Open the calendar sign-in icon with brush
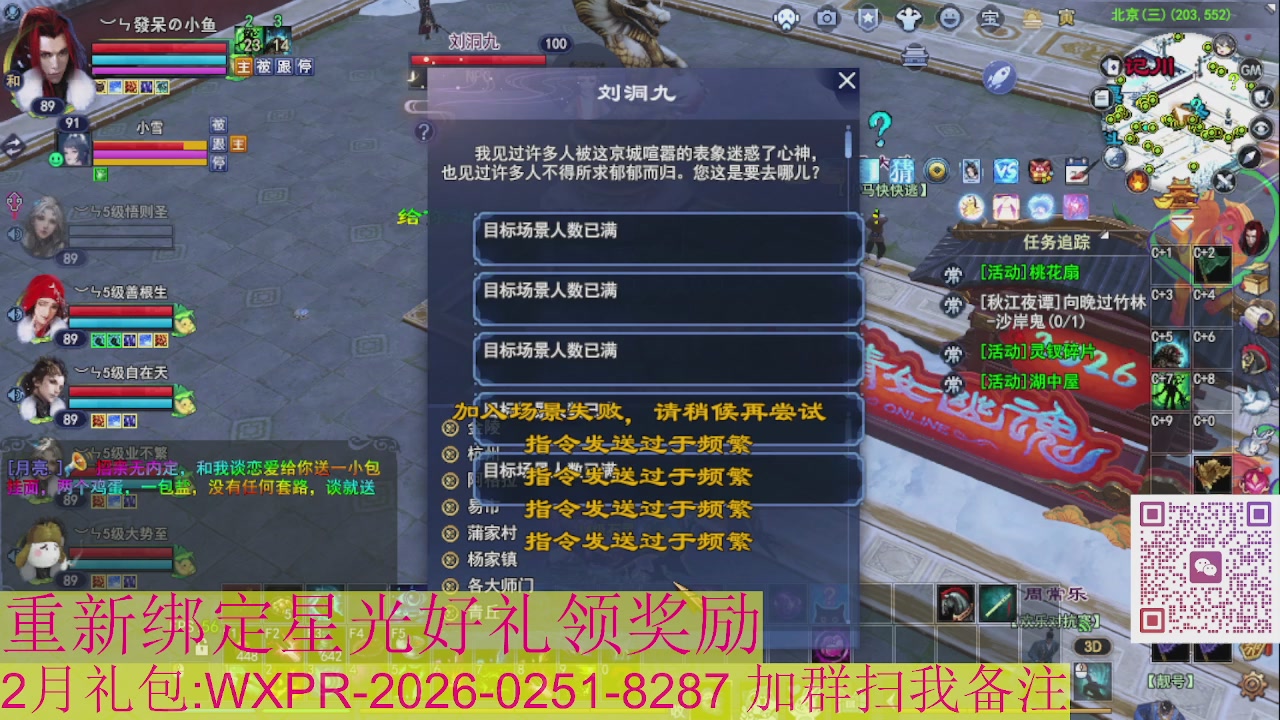 [x=1078, y=173]
